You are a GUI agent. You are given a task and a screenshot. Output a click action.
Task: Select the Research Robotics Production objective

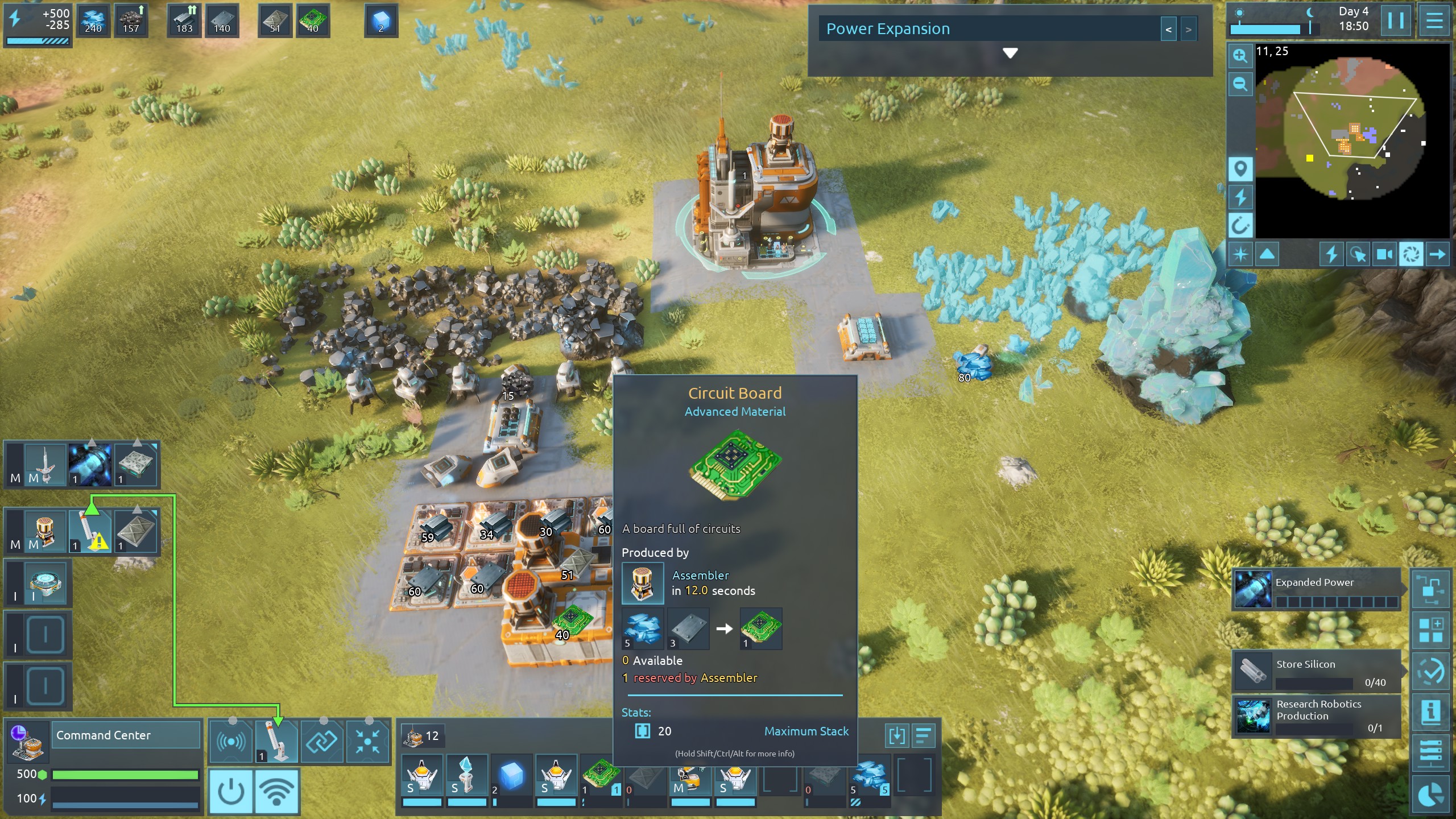(1316, 716)
